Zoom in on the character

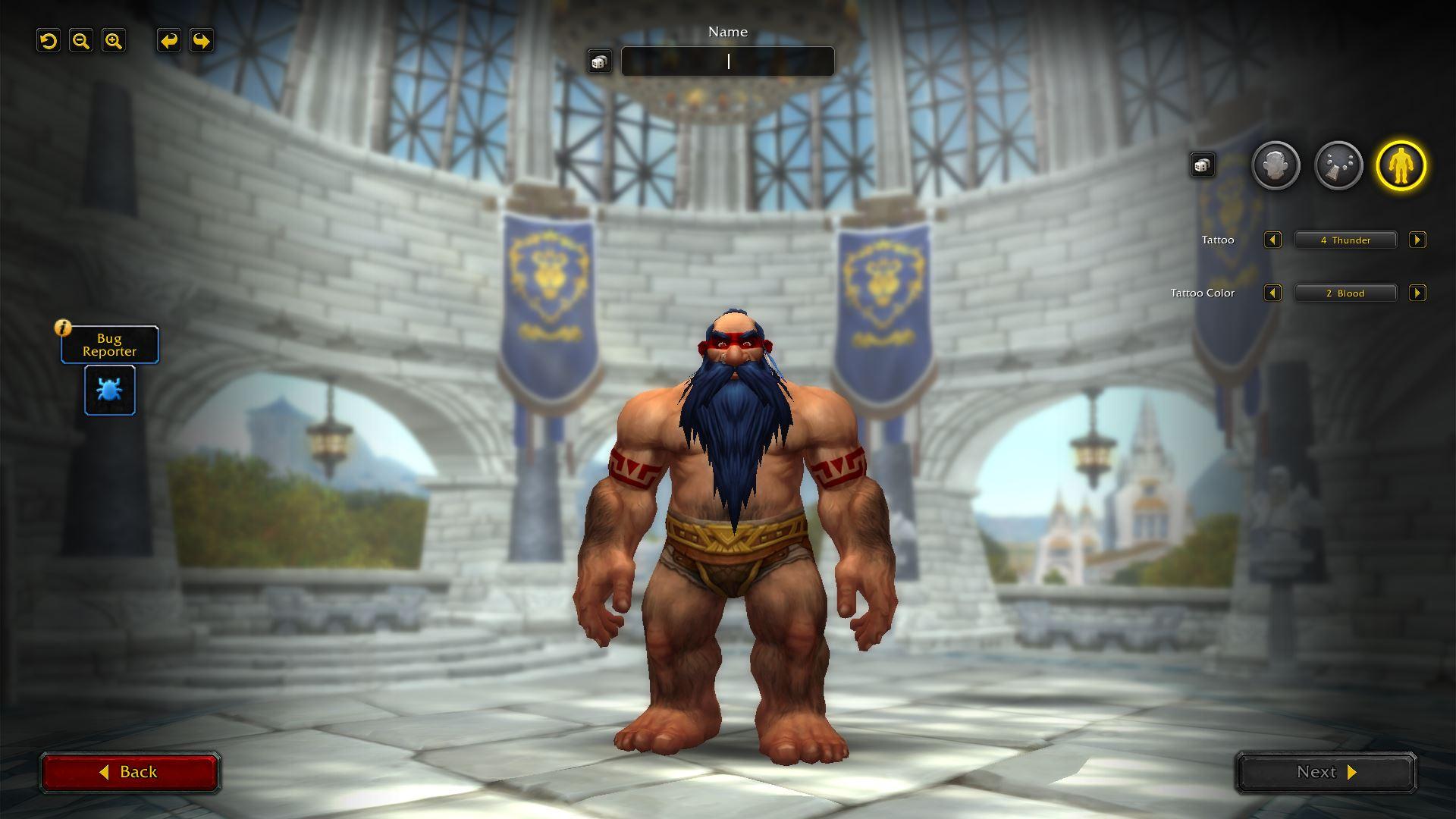[x=114, y=41]
